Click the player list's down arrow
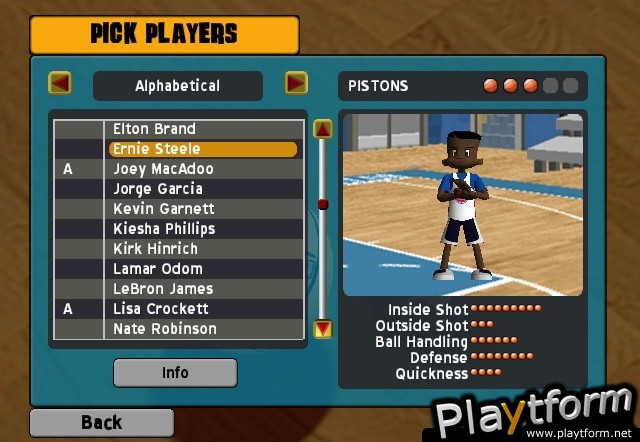Image resolution: width=640 pixels, height=442 pixels. click(322, 328)
